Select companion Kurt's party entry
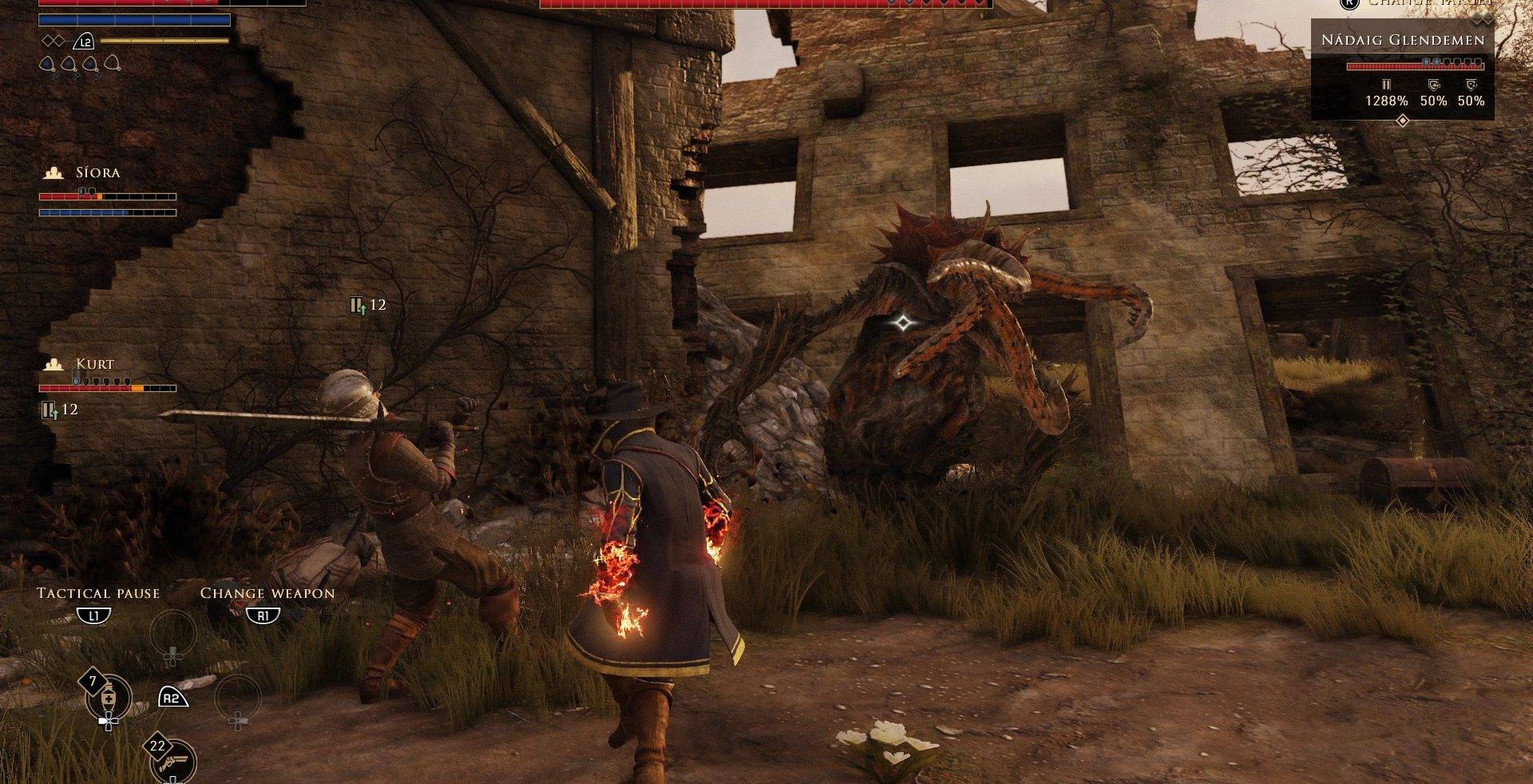 94,364
